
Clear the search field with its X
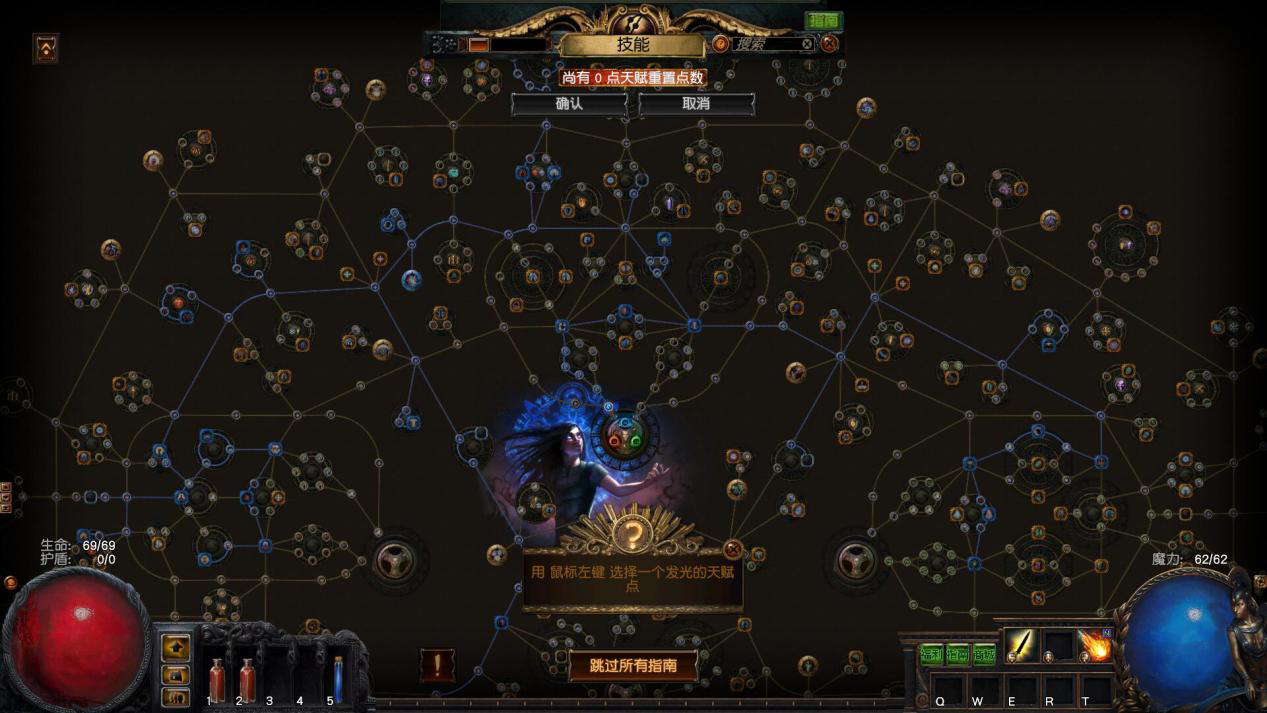pyautogui.click(x=807, y=44)
